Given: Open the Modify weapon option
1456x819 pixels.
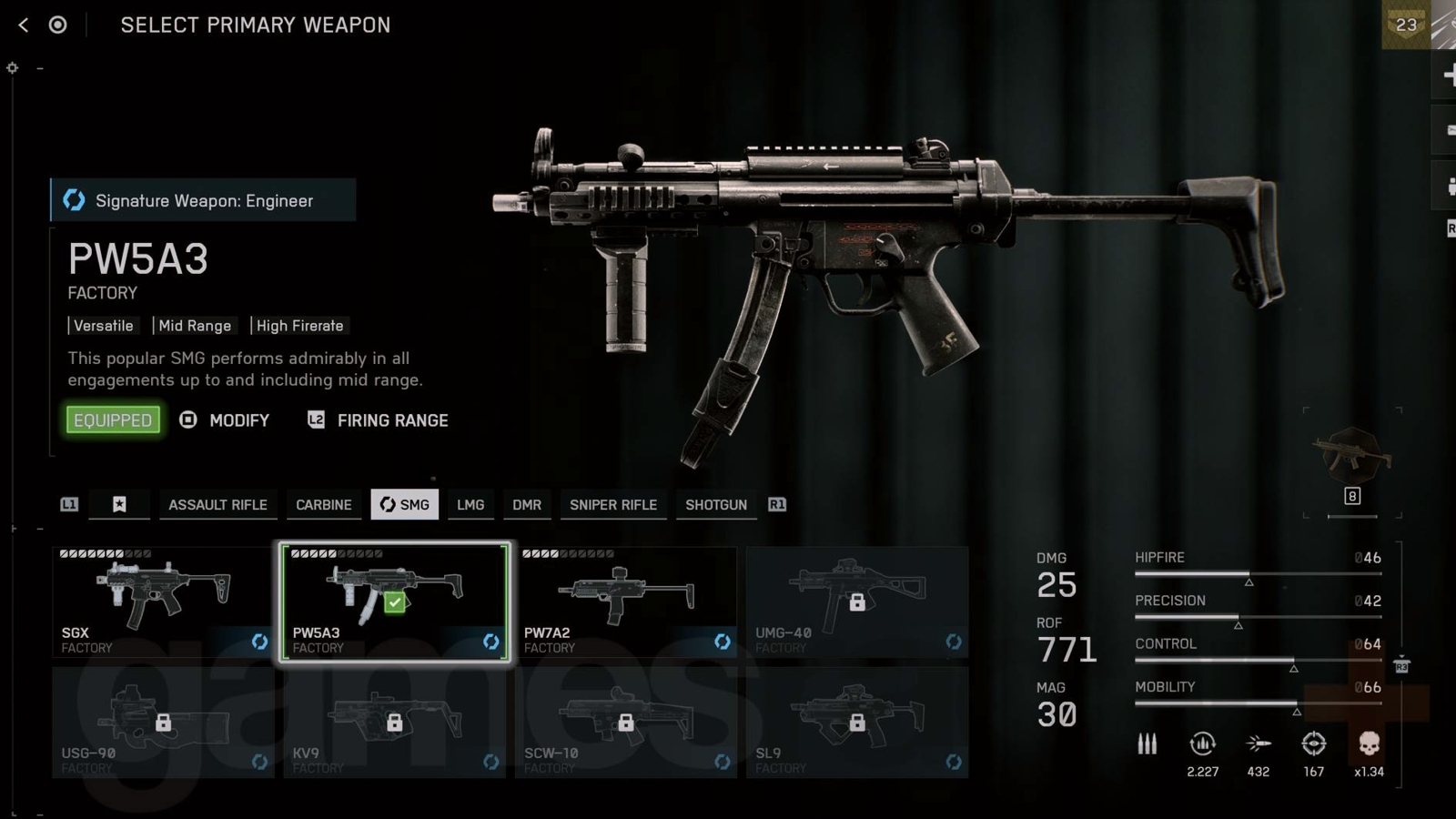Looking at the screenshot, I should (x=227, y=420).
